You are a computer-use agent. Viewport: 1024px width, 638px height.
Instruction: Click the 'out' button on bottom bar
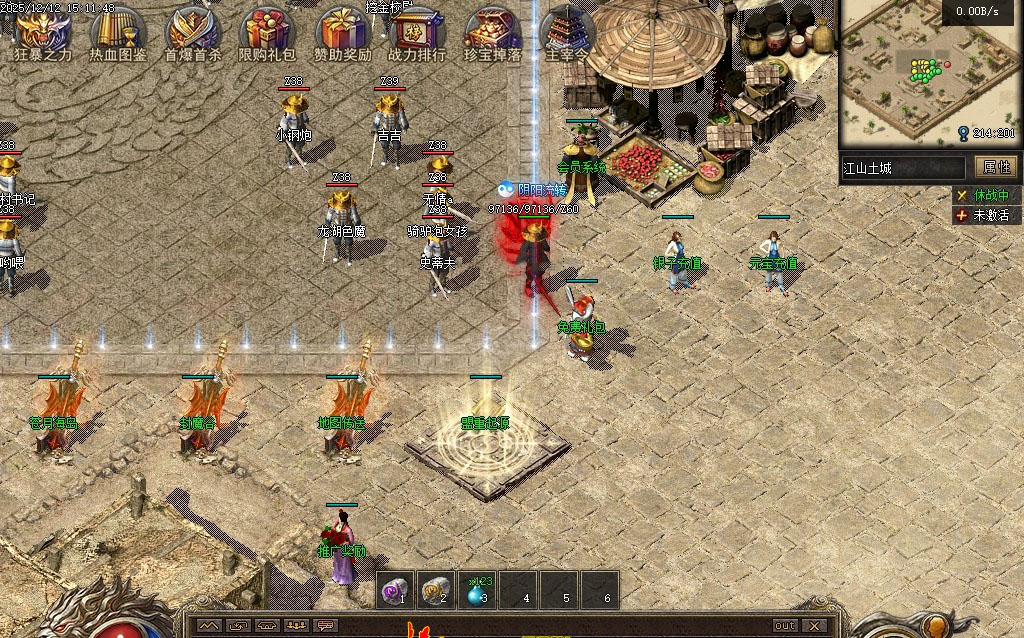(786, 626)
